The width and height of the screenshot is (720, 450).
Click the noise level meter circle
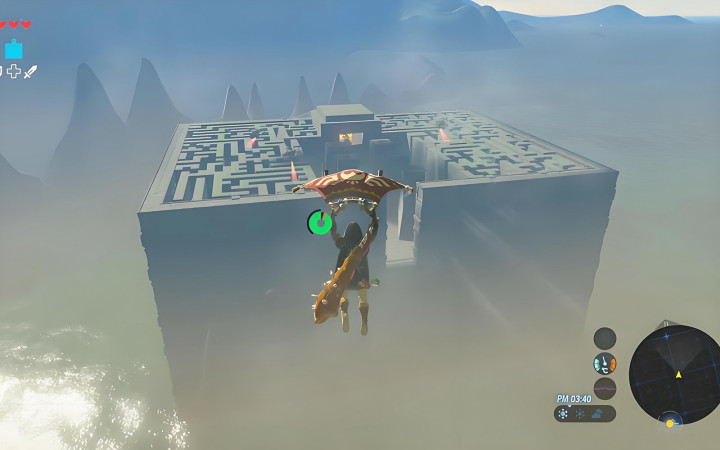pyautogui.click(x=604, y=389)
